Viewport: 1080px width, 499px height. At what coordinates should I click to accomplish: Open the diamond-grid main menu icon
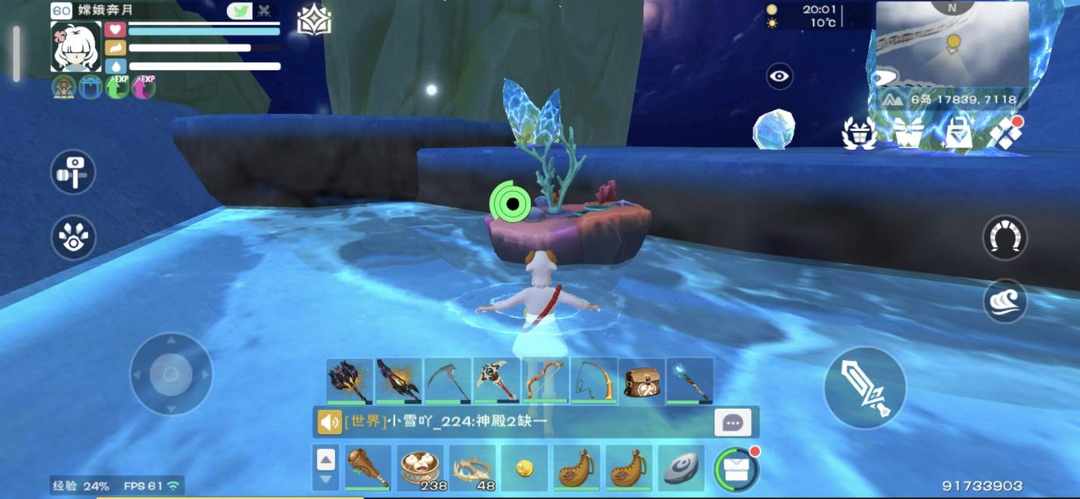click(x=1004, y=132)
